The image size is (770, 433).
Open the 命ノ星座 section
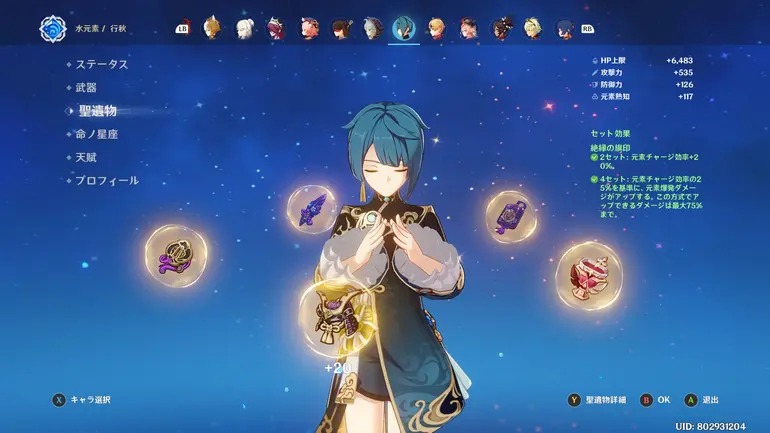click(x=97, y=134)
